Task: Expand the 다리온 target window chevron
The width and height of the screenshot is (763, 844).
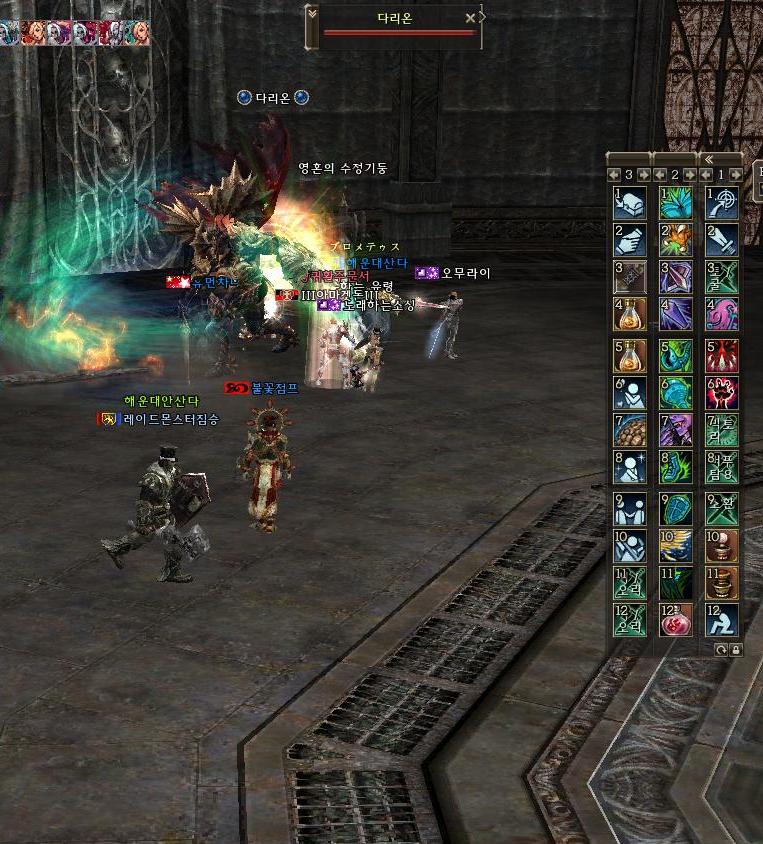Action: pyautogui.click(x=312, y=14)
